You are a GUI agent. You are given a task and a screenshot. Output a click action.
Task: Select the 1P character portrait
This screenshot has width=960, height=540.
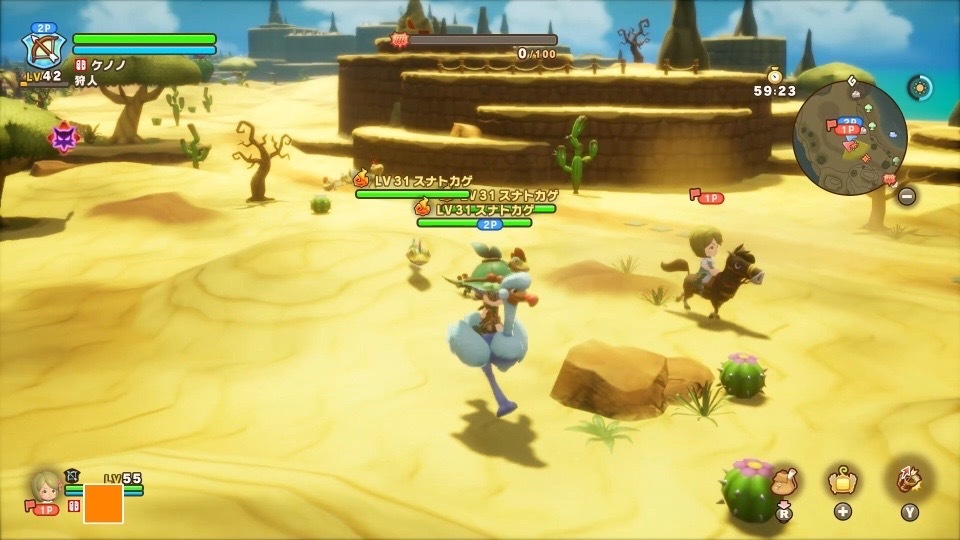pos(46,486)
